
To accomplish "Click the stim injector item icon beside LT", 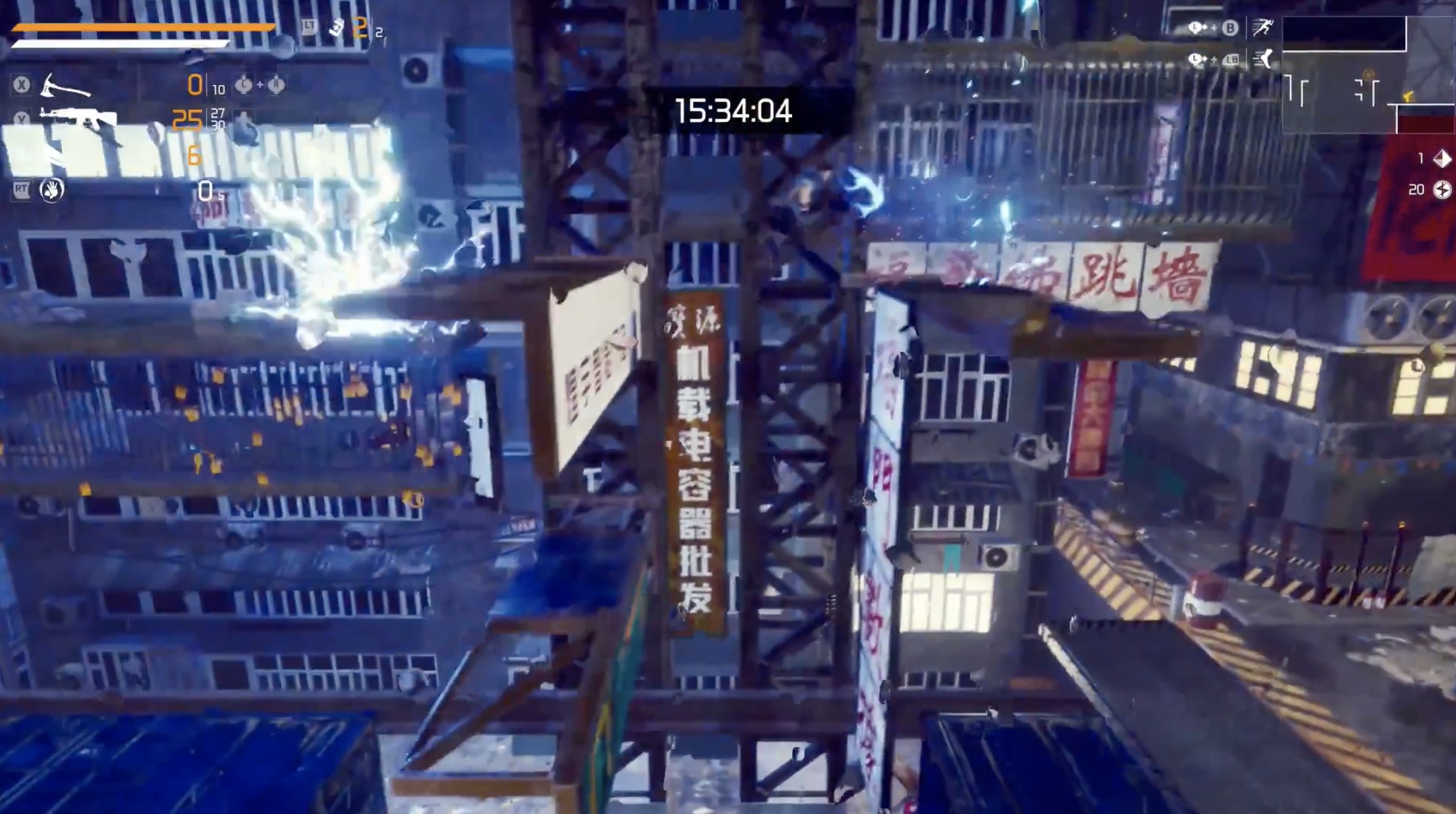I will pyautogui.click(x=336, y=29).
